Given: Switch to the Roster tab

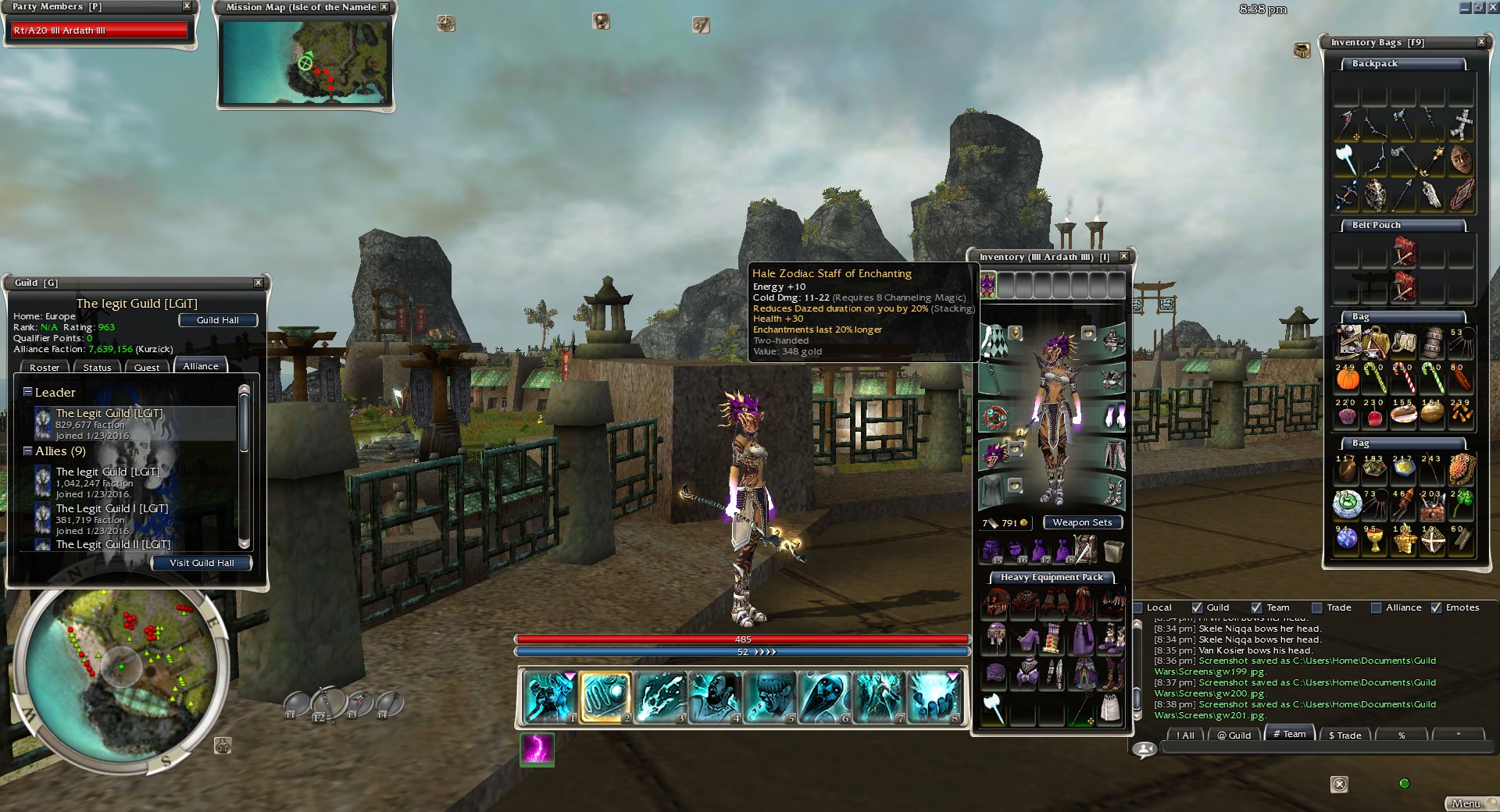Looking at the screenshot, I should [x=45, y=368].
